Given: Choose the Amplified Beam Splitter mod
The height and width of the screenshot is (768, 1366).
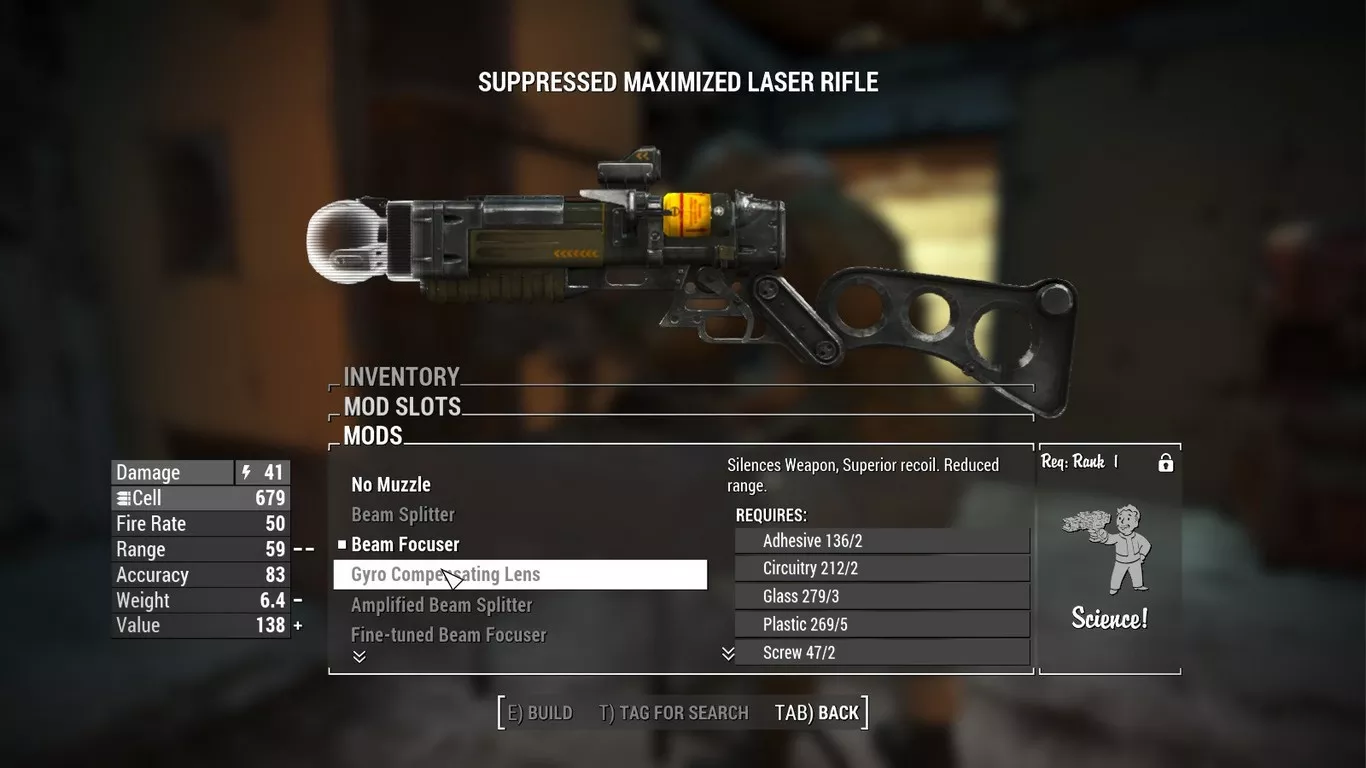Looking at the screenshot, I should click(441, 605).
